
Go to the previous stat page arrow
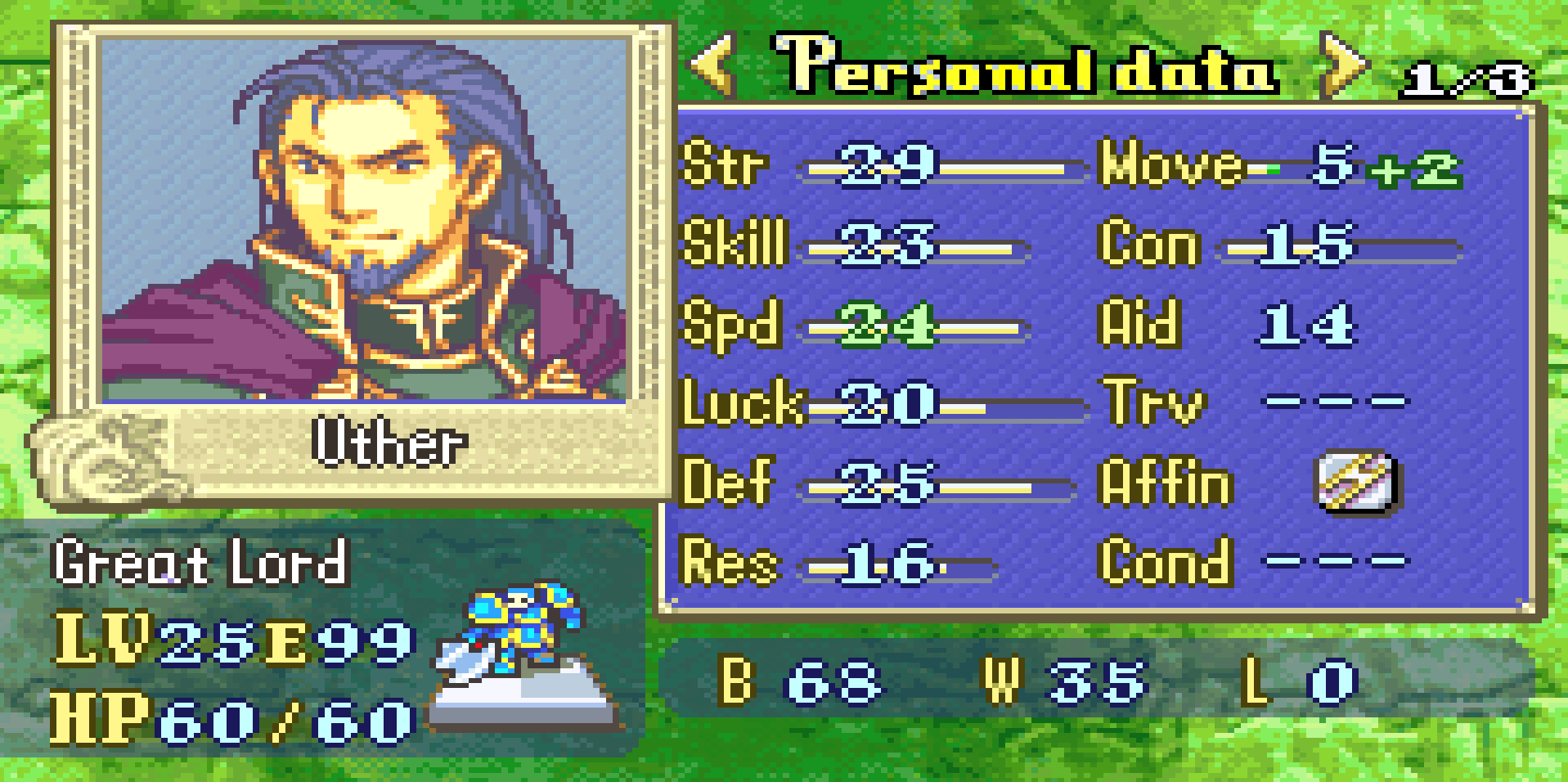point(713,64)
